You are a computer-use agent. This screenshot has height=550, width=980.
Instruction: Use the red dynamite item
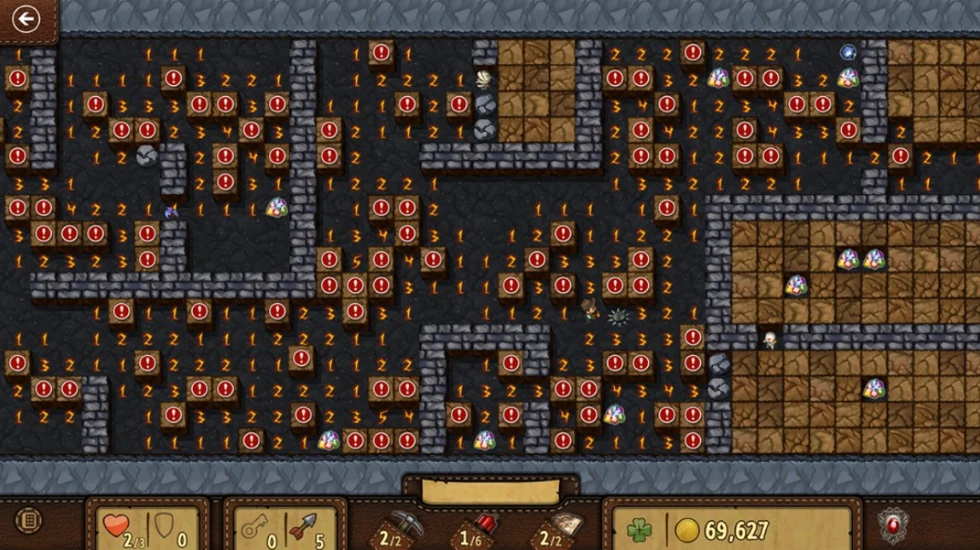pos(480,526)
